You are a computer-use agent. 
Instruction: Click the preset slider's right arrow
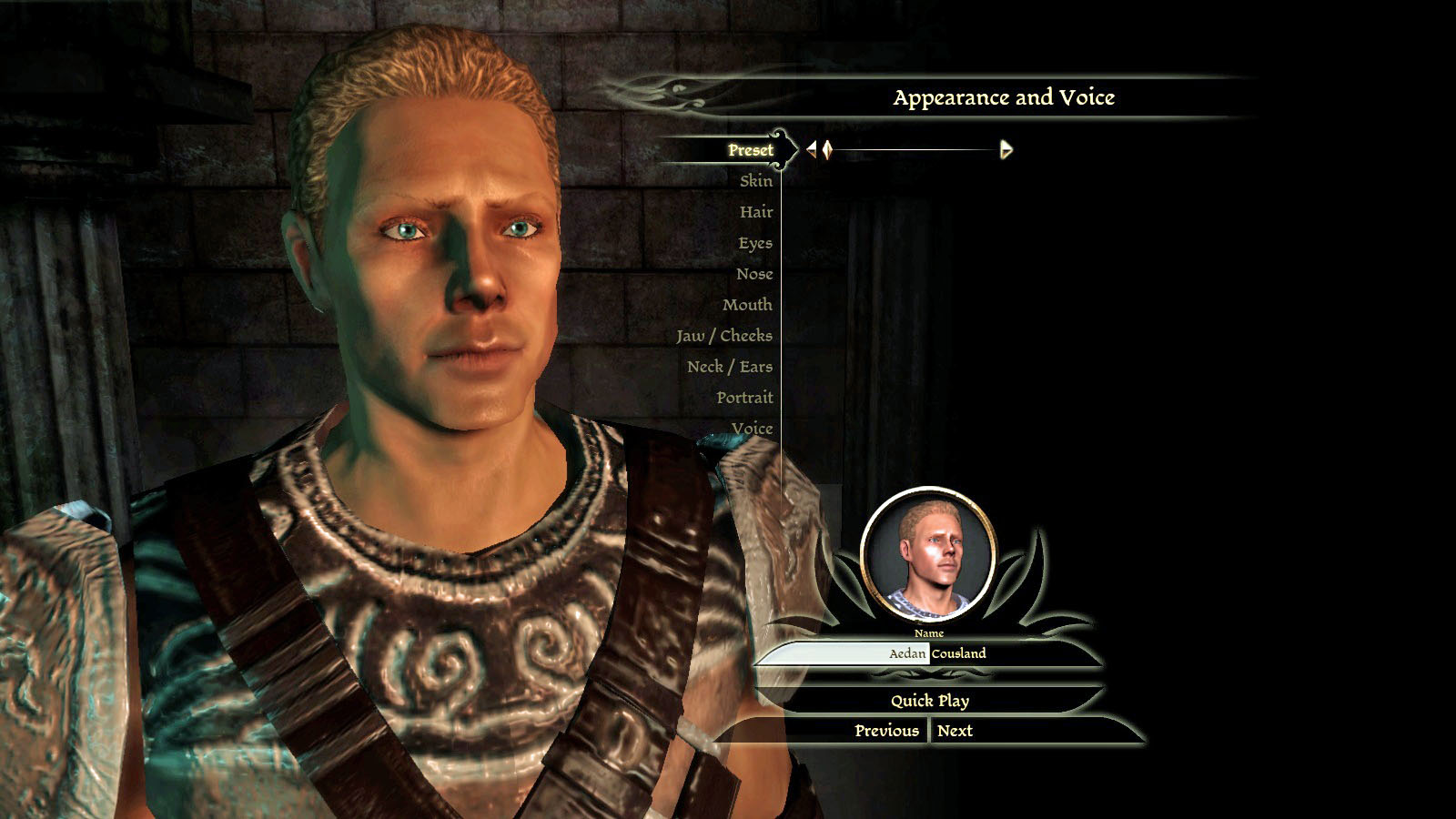1006,149
